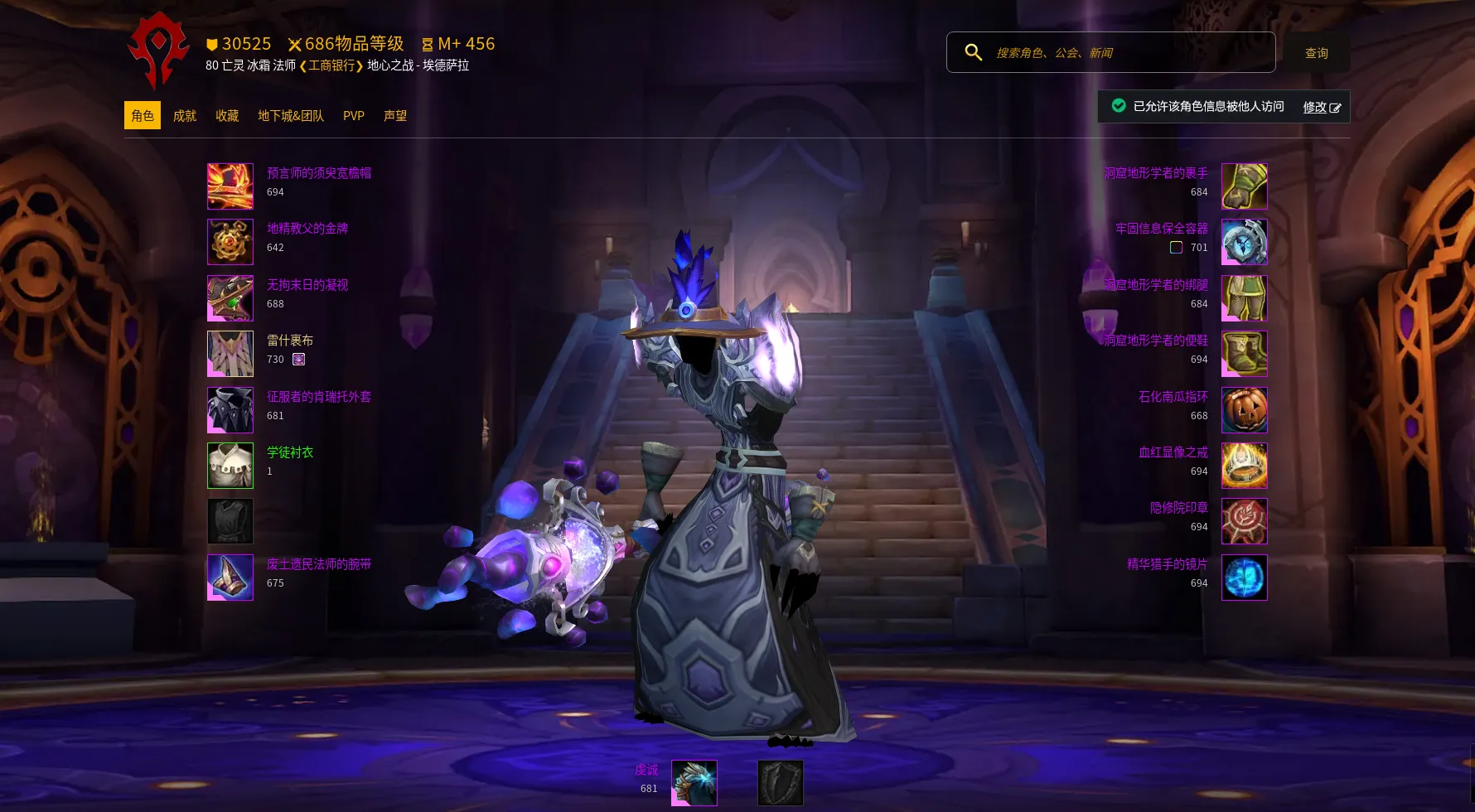Switch to the 成就 tab

click(184, 116)
